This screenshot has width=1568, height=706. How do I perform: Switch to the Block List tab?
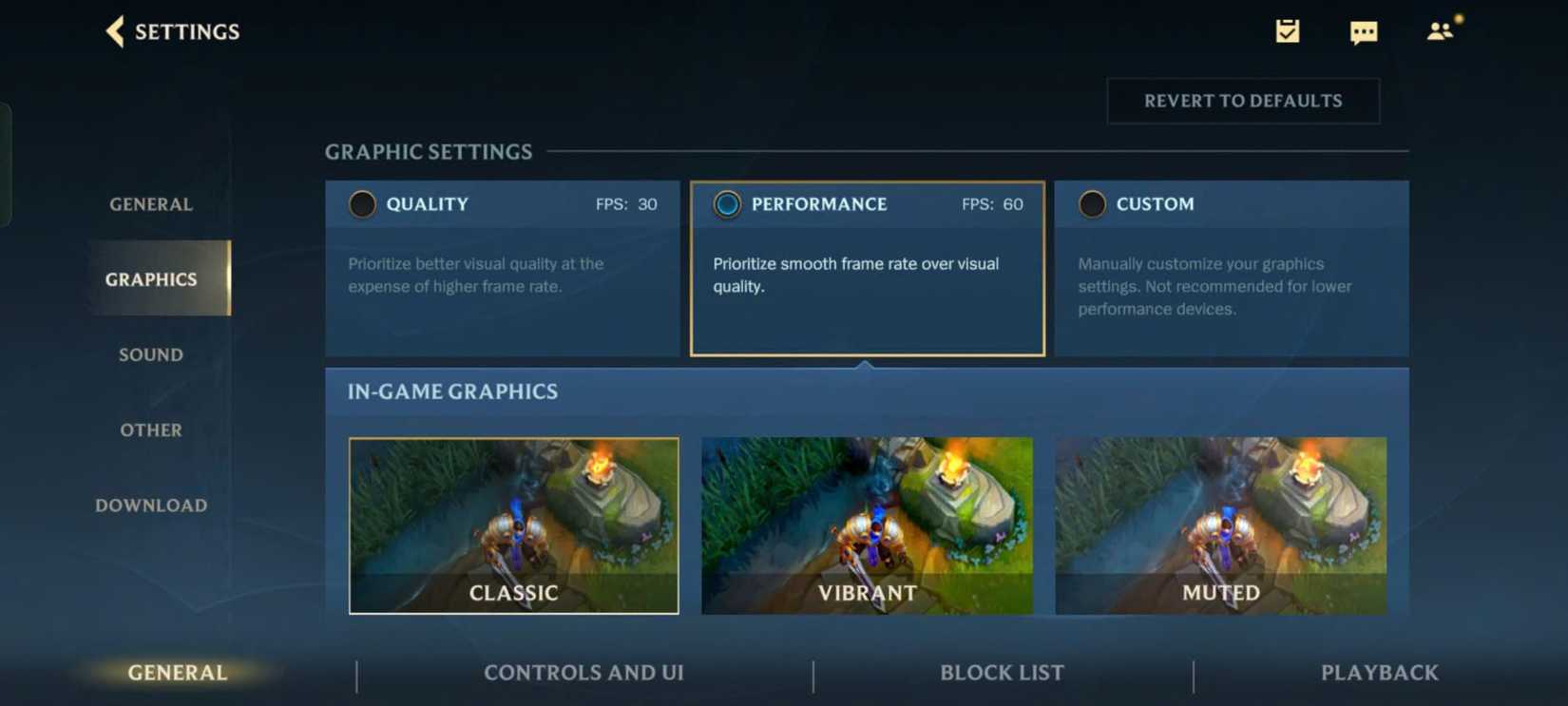point(1002,673)
